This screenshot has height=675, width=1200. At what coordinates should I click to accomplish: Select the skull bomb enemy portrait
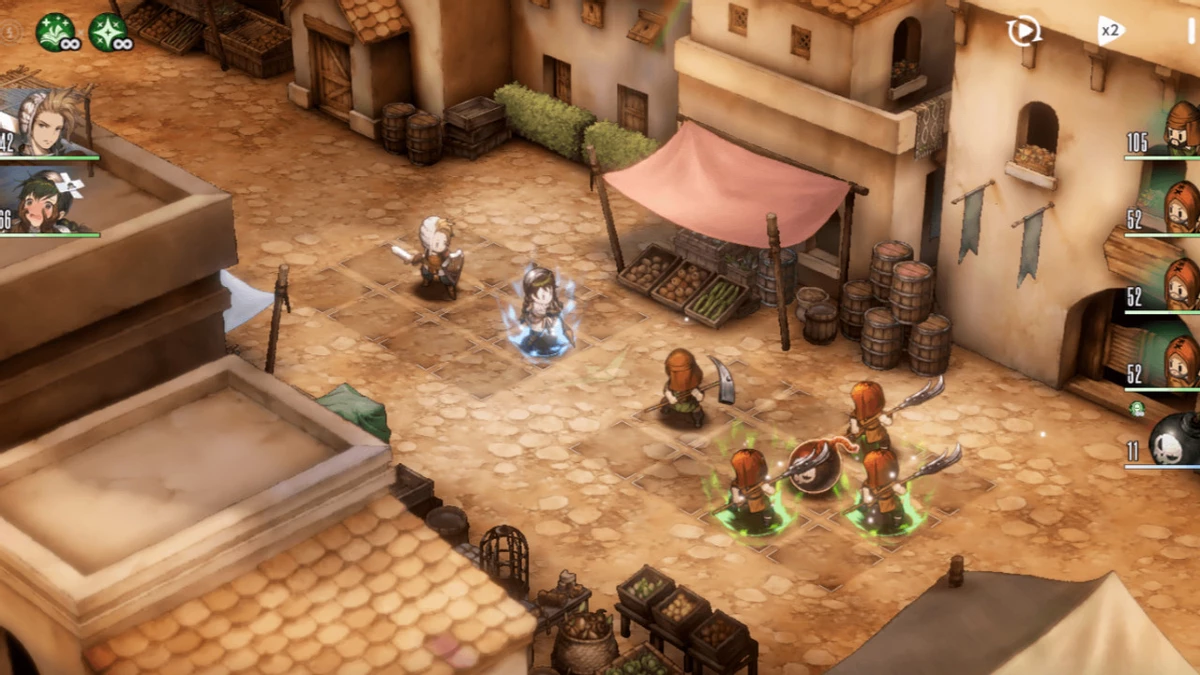[1173, 440]
